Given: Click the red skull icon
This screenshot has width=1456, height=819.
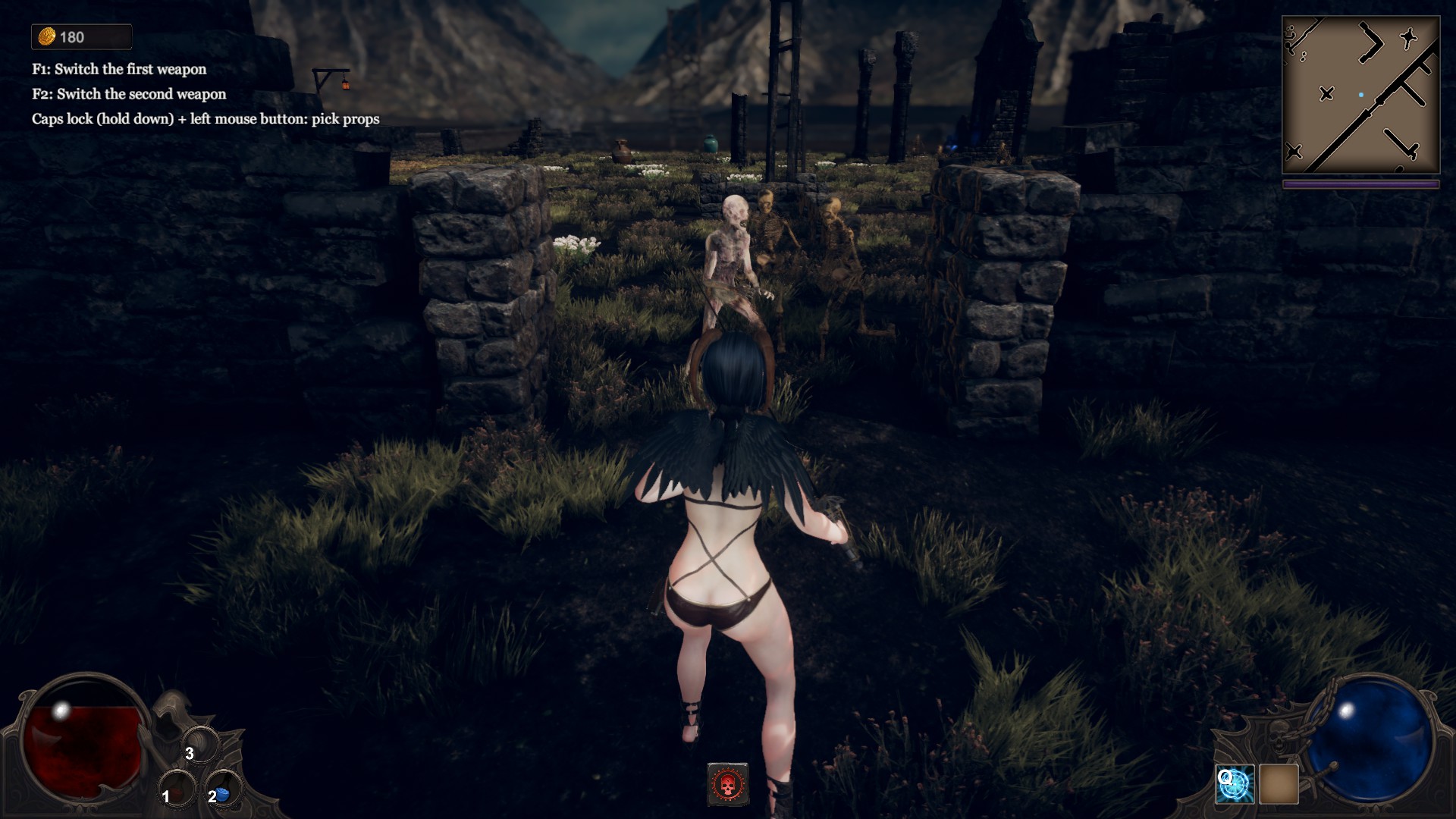Looking at the screenshot, I should pyautogui.click(x=728, y=784).
